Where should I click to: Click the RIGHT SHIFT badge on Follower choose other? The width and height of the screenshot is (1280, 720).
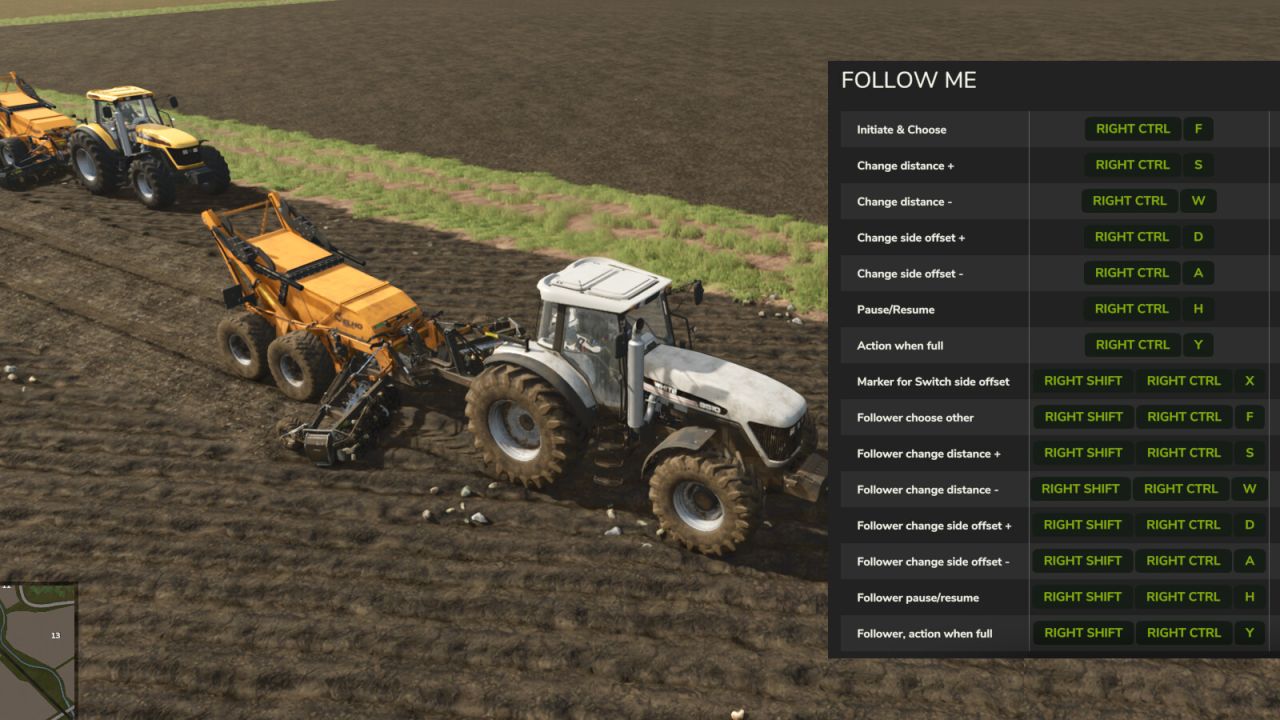click(x=1082, y=416)
